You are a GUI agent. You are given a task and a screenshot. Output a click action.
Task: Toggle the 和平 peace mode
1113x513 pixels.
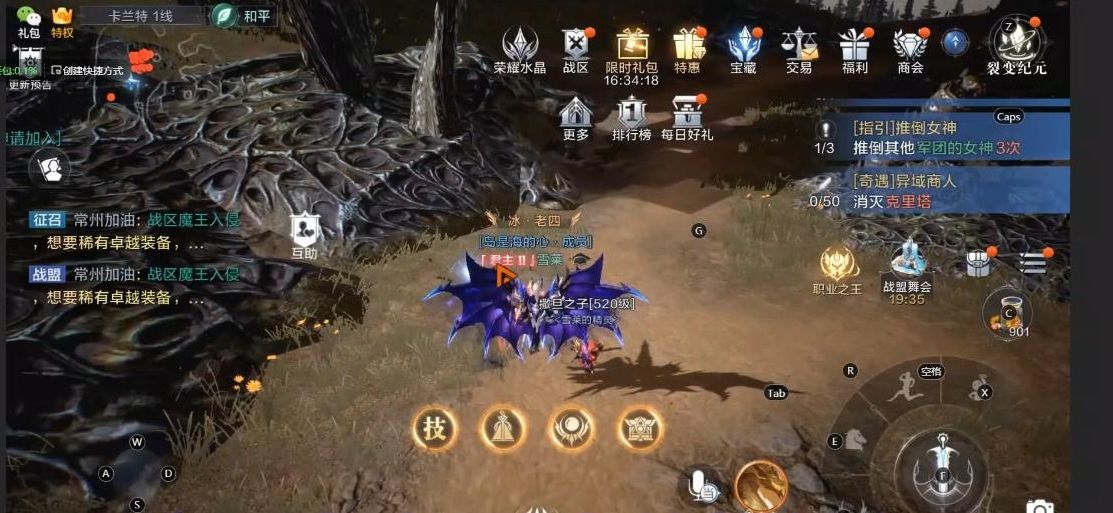click(244, 16)
